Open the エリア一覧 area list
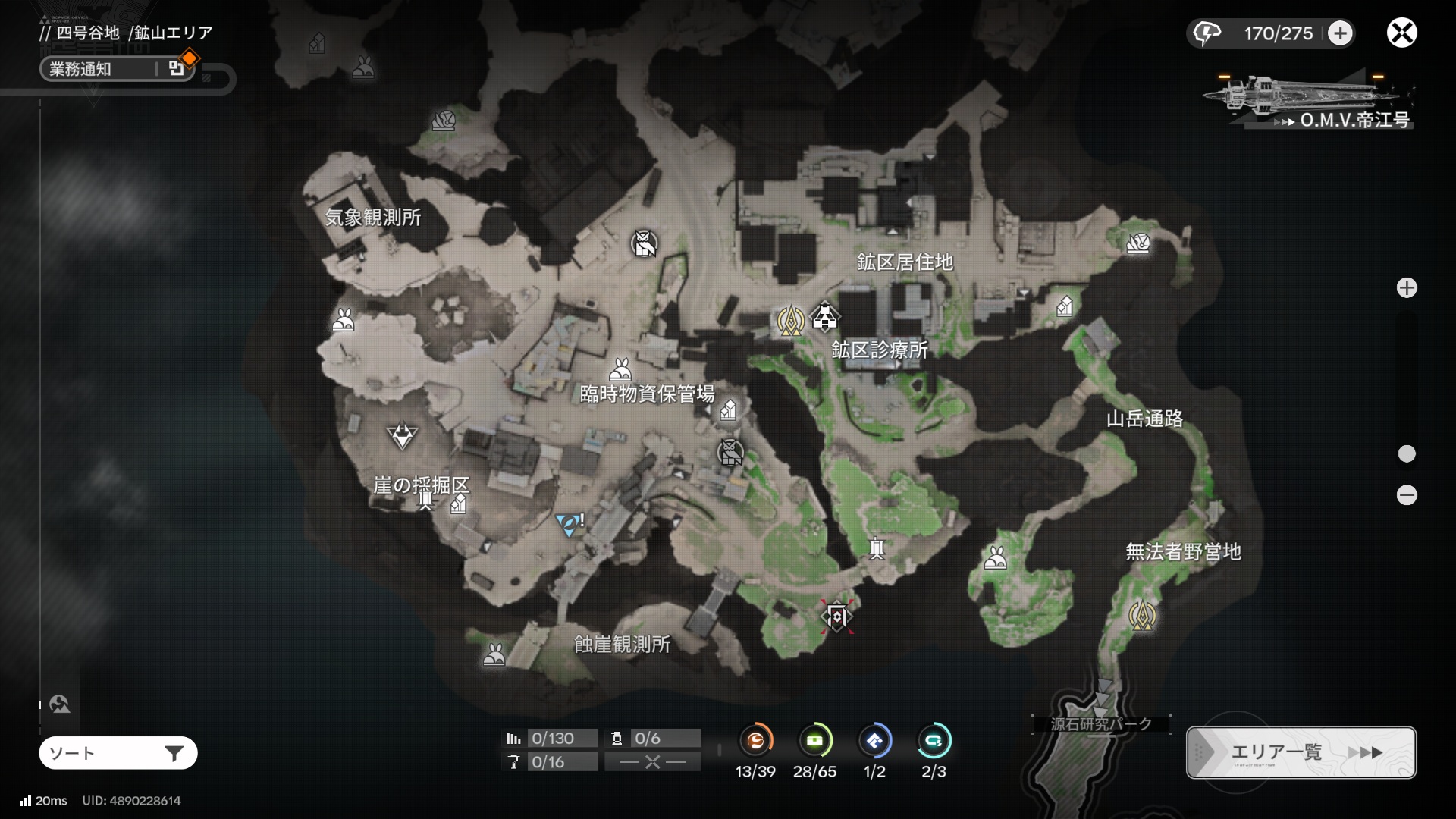The height and width of the screenshot is (819, 1456). click(1301, 752)
